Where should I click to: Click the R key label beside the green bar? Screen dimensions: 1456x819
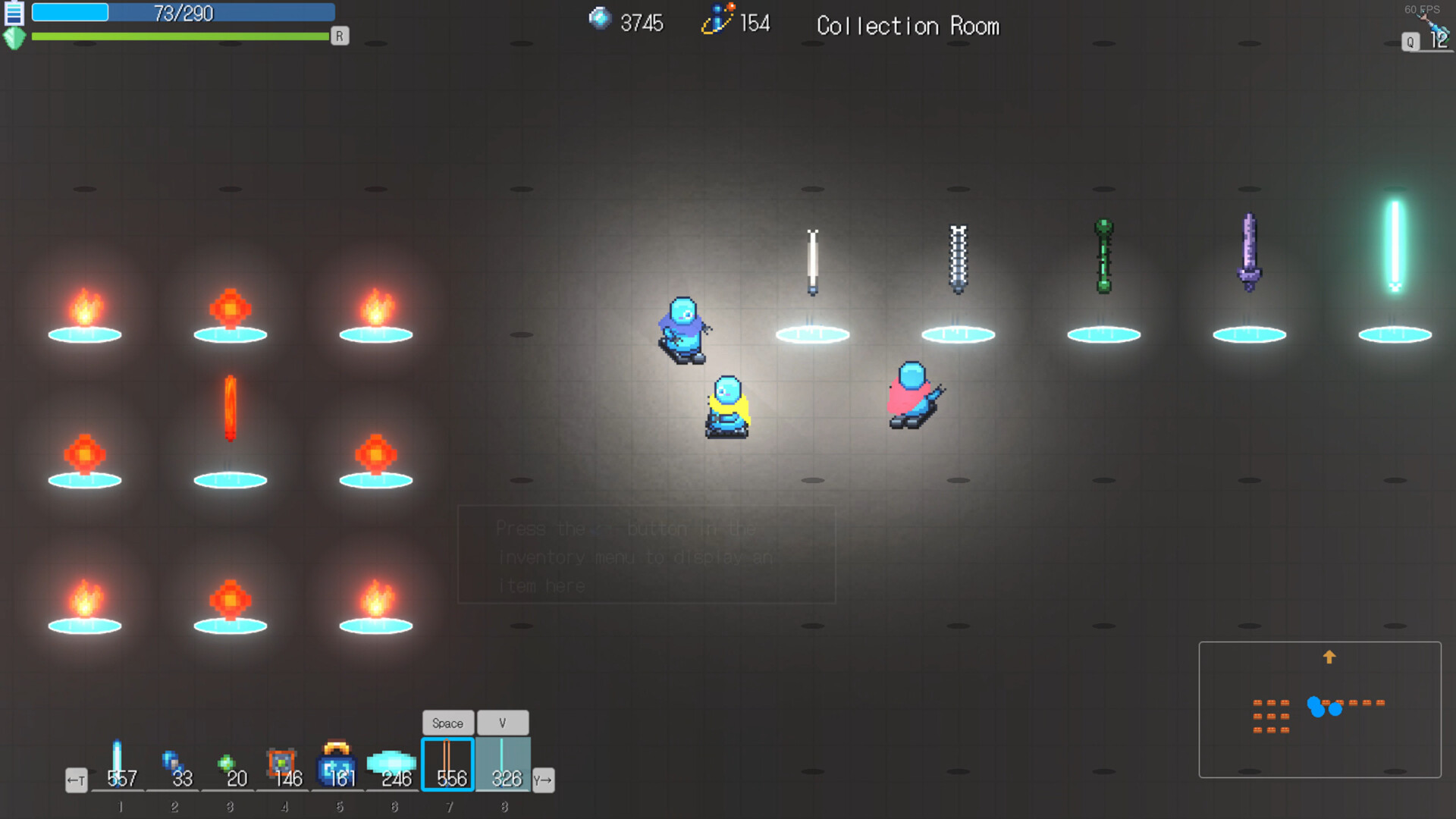(x=339, y=36)
